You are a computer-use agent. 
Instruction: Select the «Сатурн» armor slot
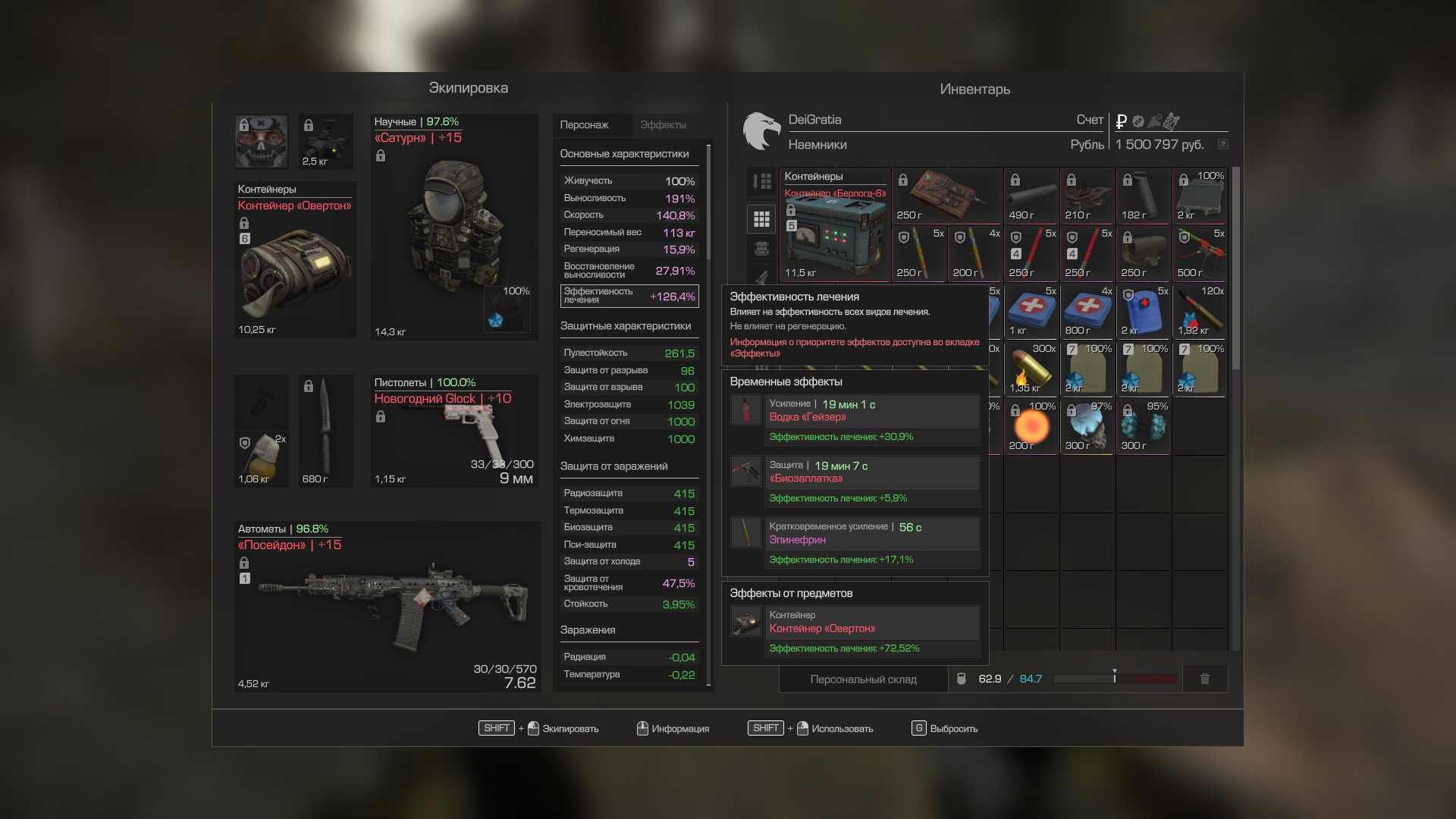pyautogui.click(x=453, y=227)
